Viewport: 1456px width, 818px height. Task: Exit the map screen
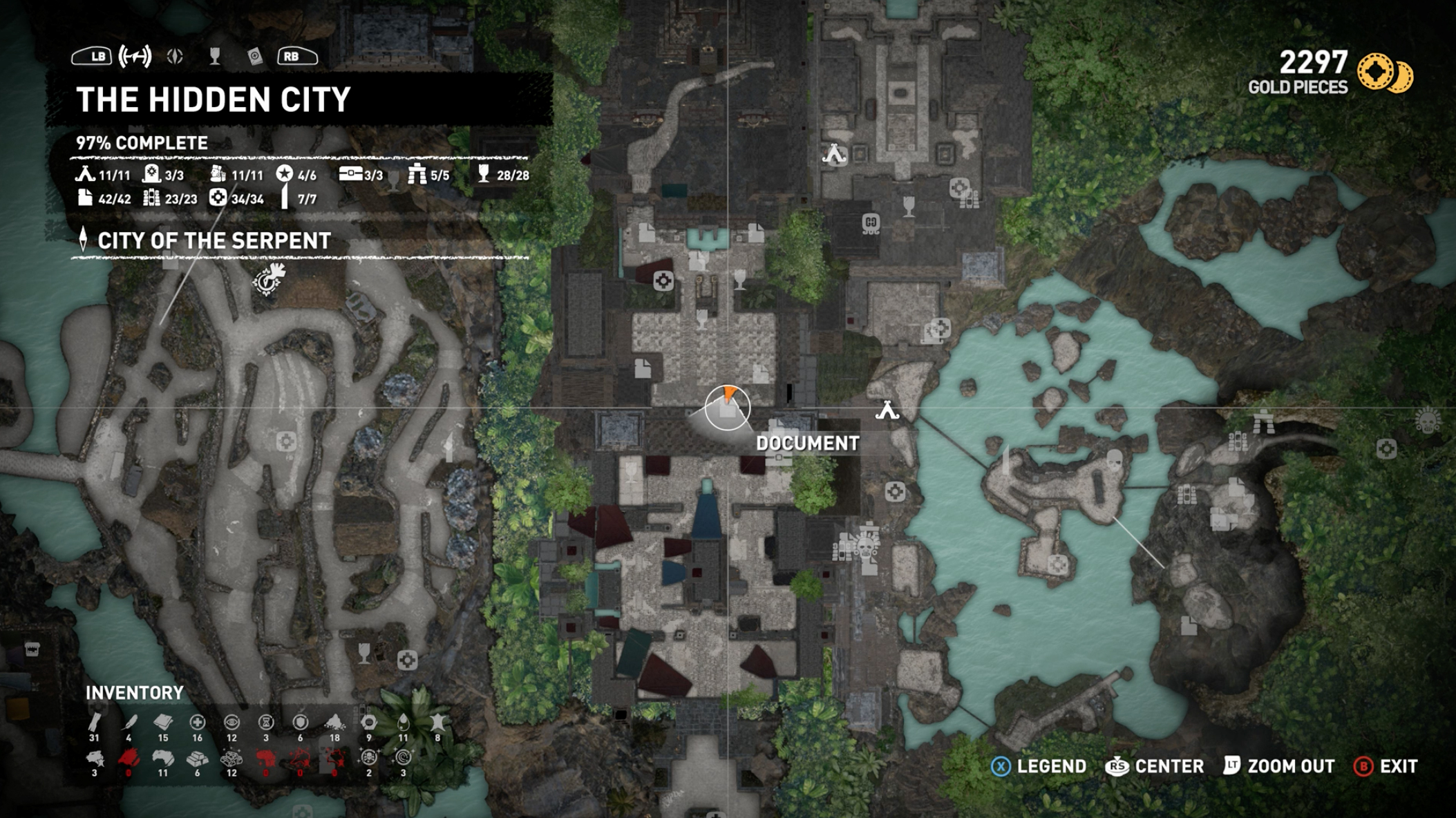1386,766
